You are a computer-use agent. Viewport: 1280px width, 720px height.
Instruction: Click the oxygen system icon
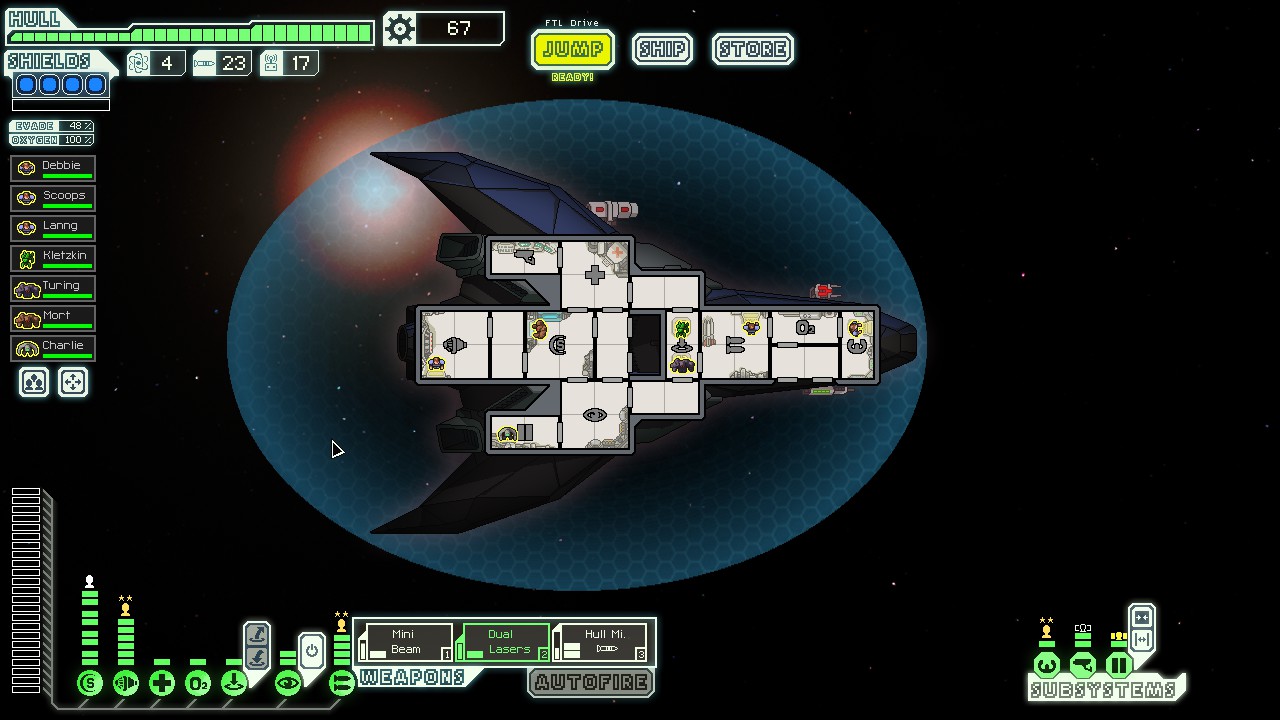coord(198,684)
